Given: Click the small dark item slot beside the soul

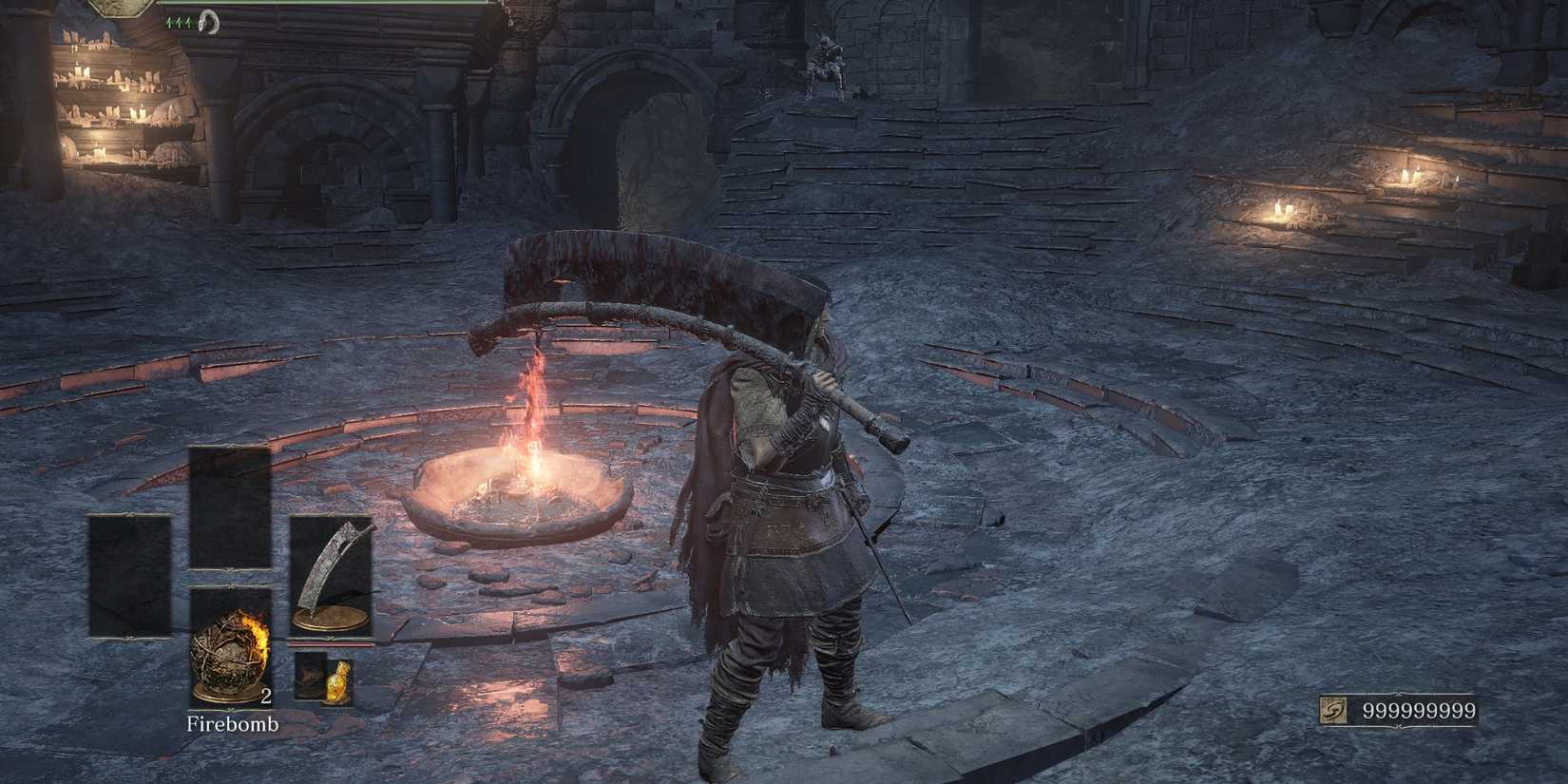Looking at the screenshot, I should (307, 677).
